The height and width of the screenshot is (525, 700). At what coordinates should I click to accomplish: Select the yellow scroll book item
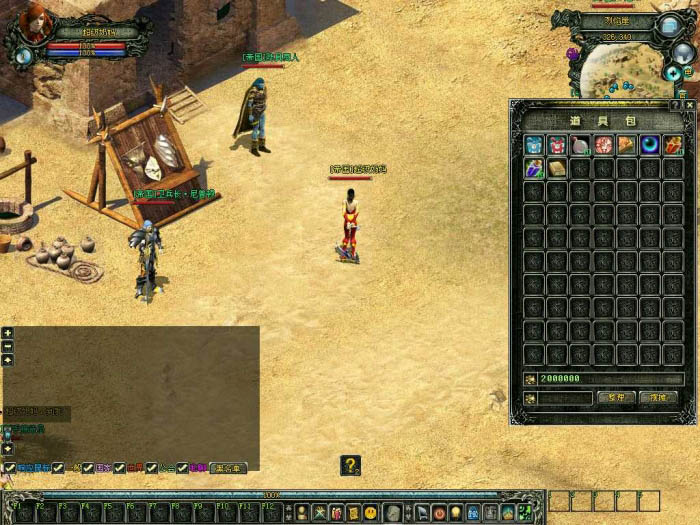point(557,168)
